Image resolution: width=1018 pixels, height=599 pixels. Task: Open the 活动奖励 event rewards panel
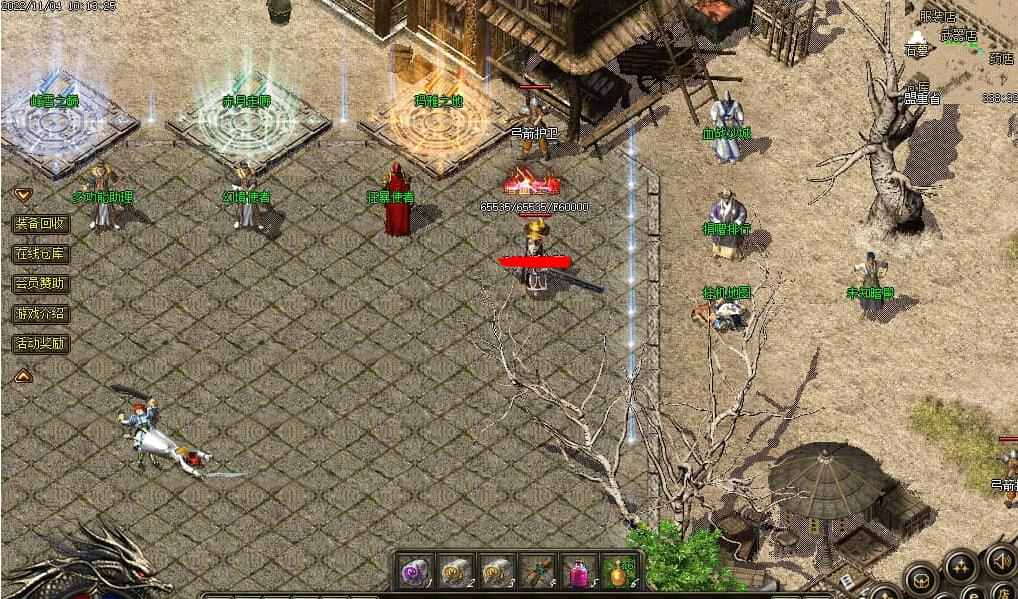pos(40,344)
